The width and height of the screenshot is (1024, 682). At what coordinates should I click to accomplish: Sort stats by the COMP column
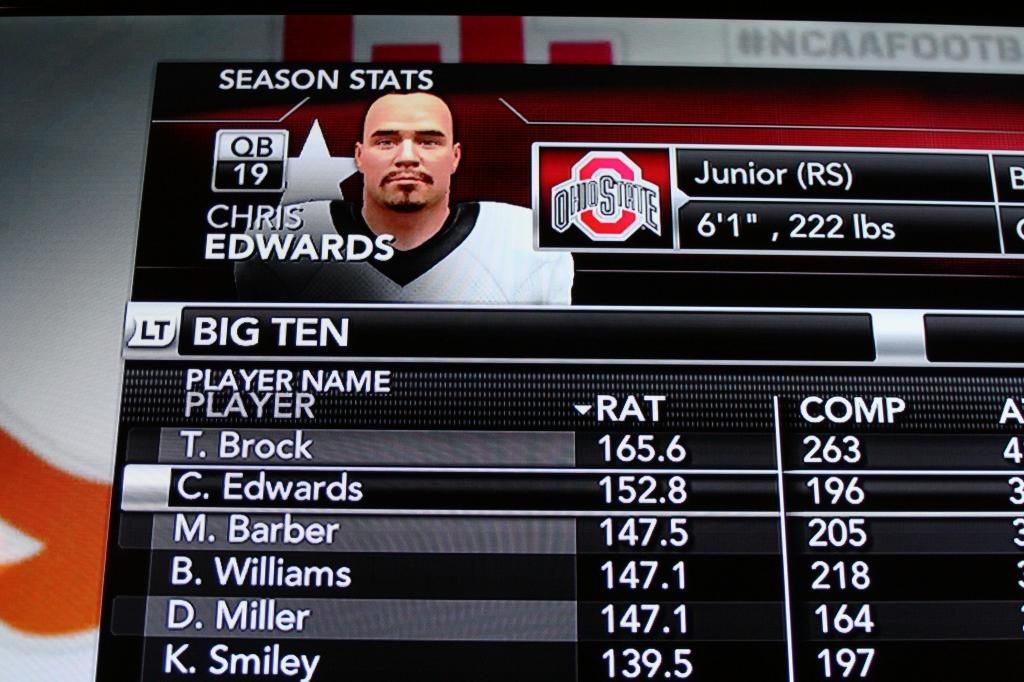point(852,409)
